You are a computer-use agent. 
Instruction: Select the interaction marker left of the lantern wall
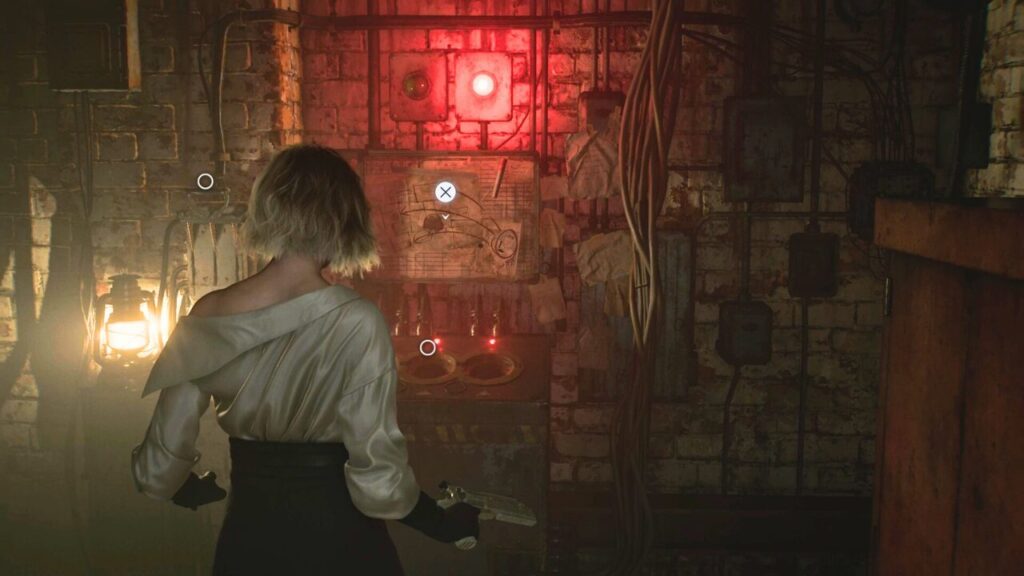(x=205, y=182)
